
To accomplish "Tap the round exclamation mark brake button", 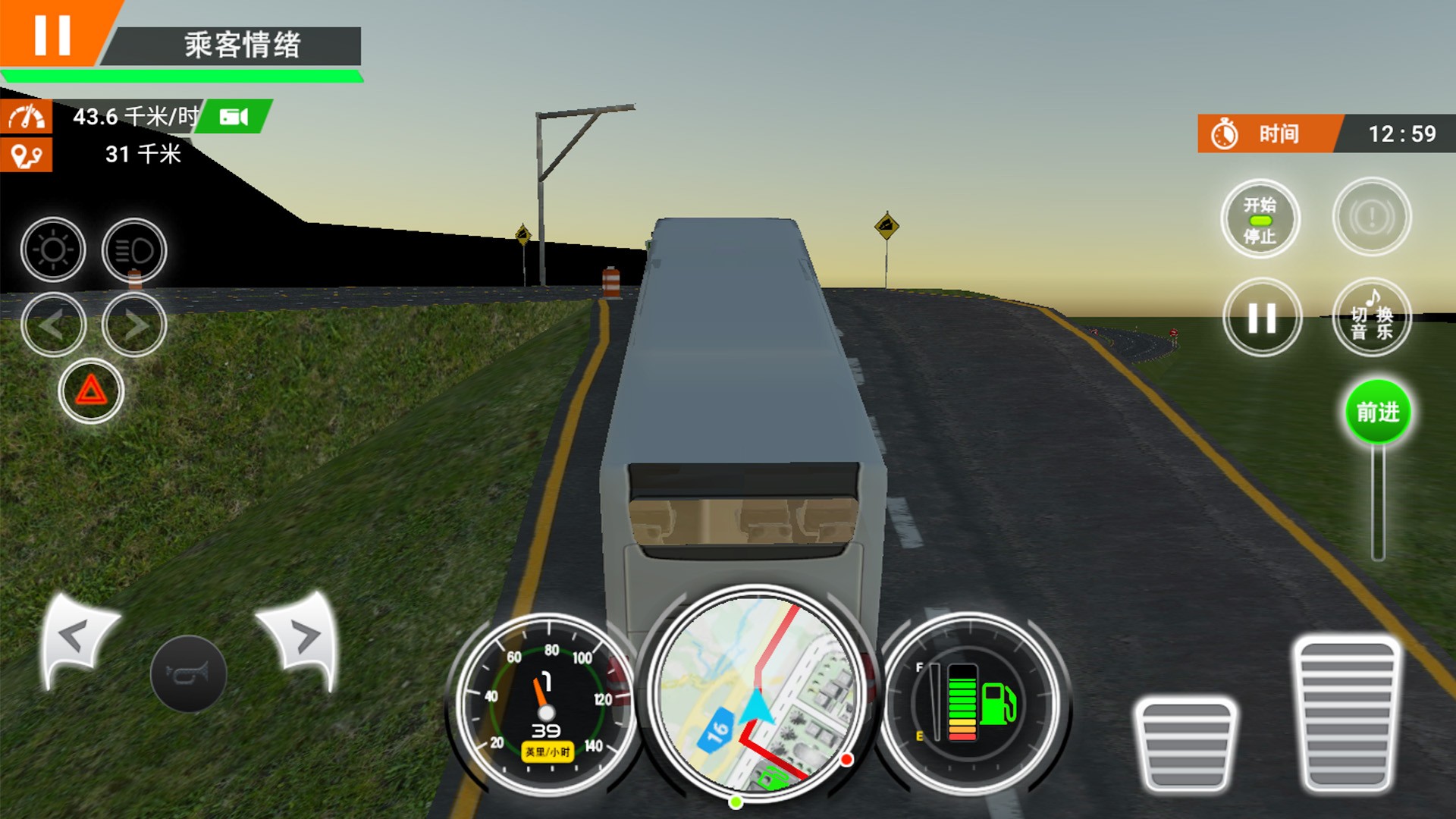I will pos(1371,218).
